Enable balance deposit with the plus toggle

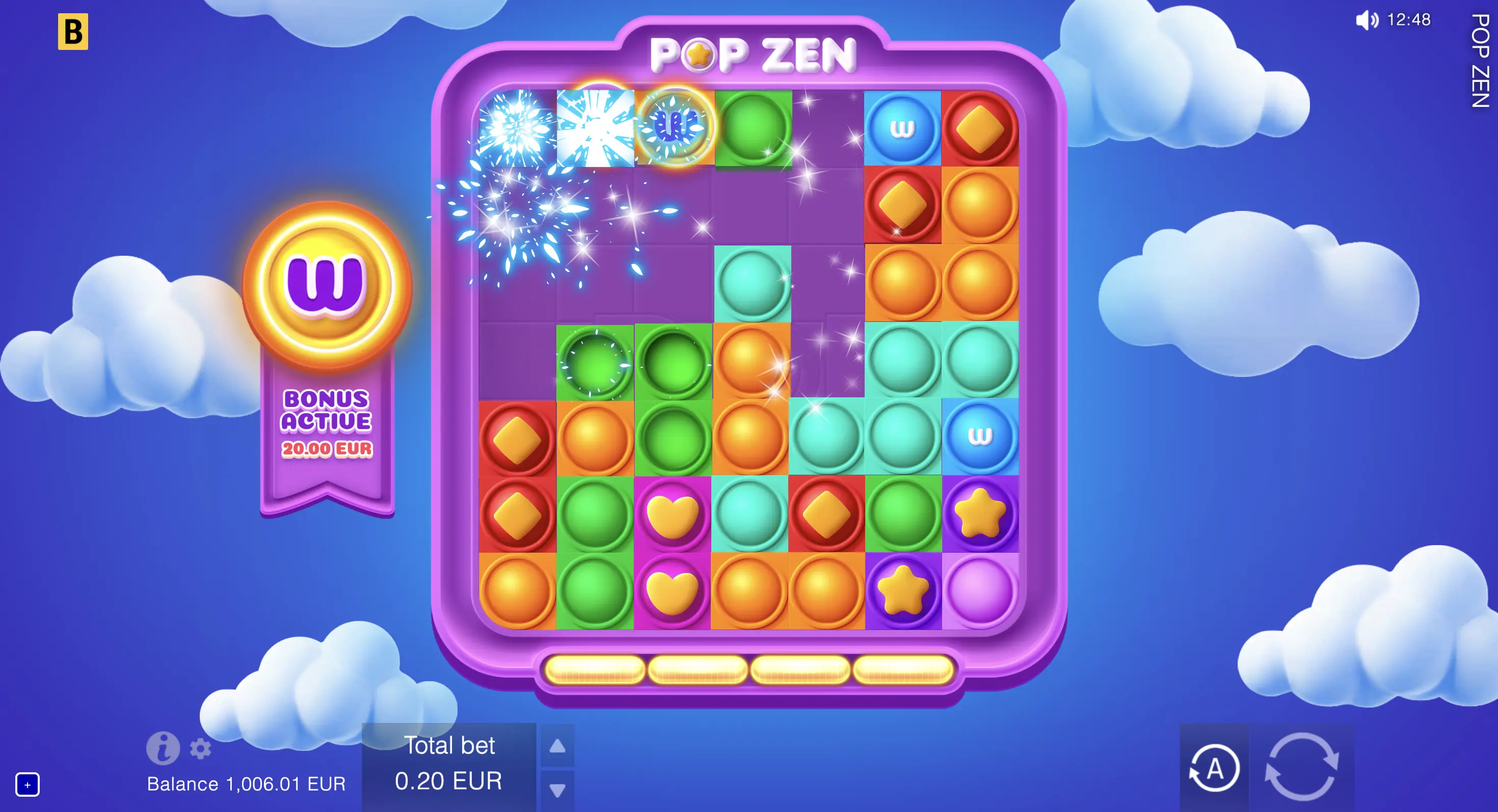[x=29, y=784]
